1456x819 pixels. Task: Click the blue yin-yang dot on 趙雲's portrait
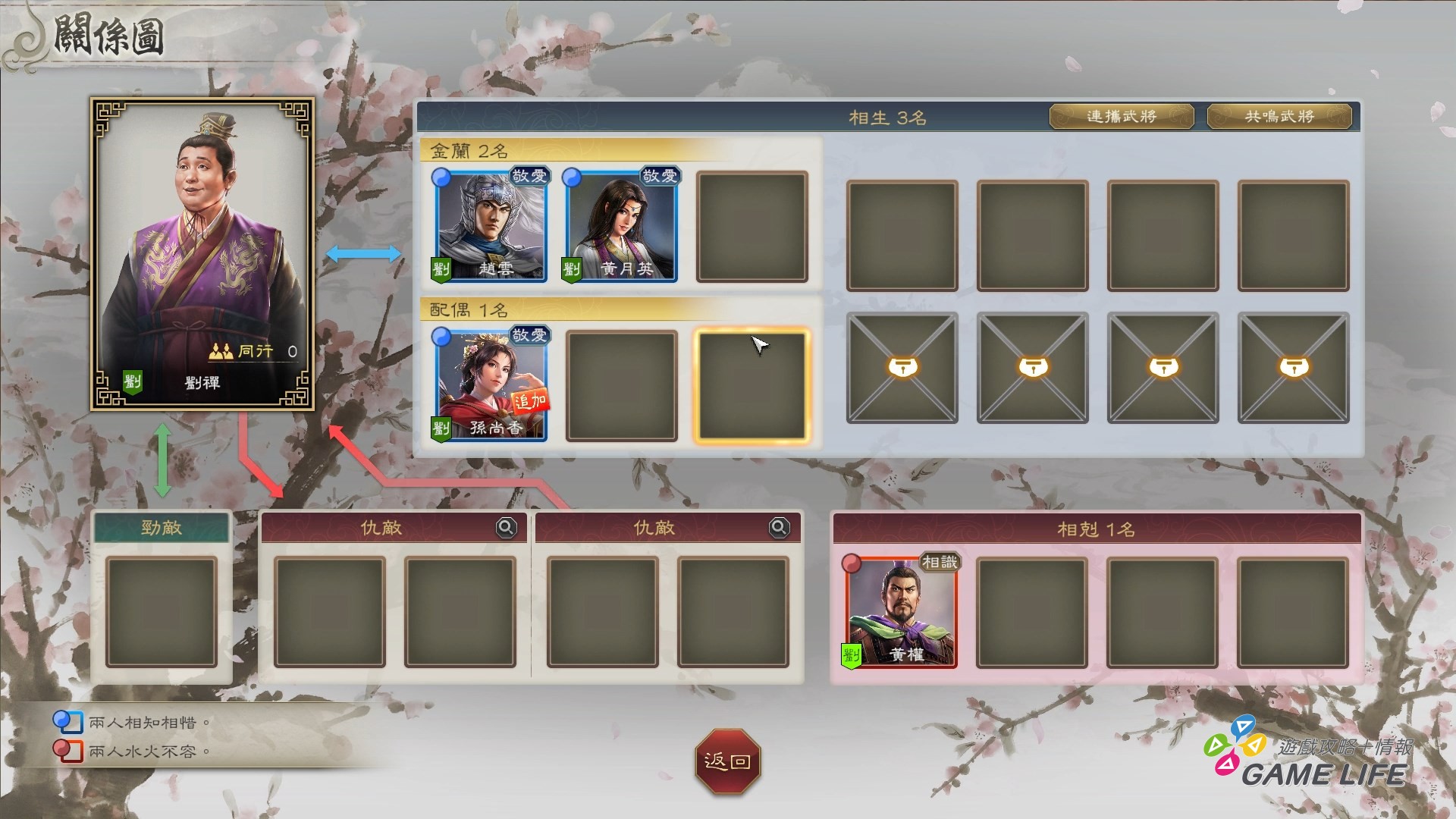coord(441,177)
